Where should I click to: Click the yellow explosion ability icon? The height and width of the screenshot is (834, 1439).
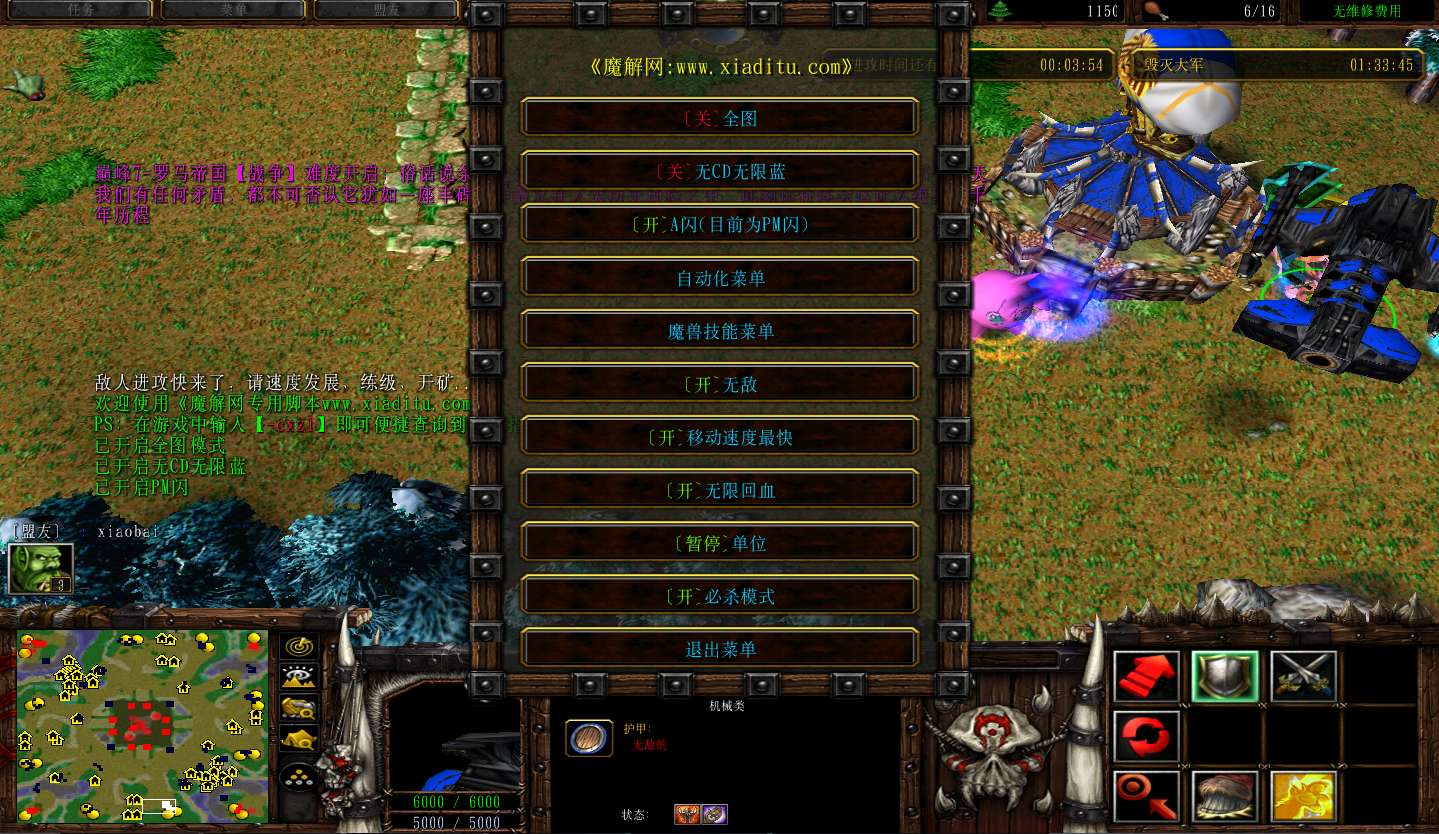[1305, 796]
